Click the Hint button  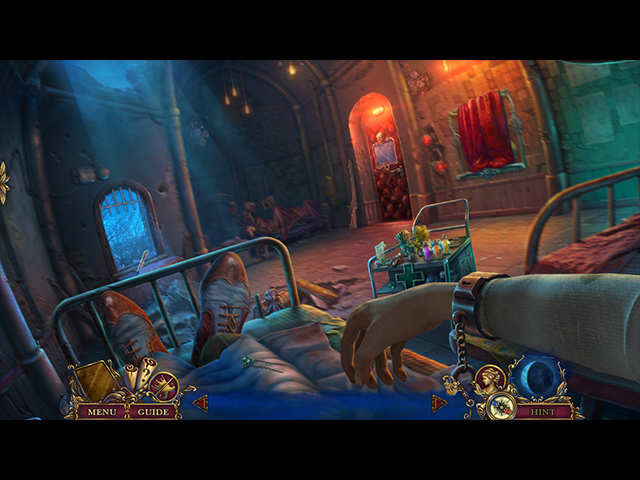pyautogui.click(x=543, y=411)
